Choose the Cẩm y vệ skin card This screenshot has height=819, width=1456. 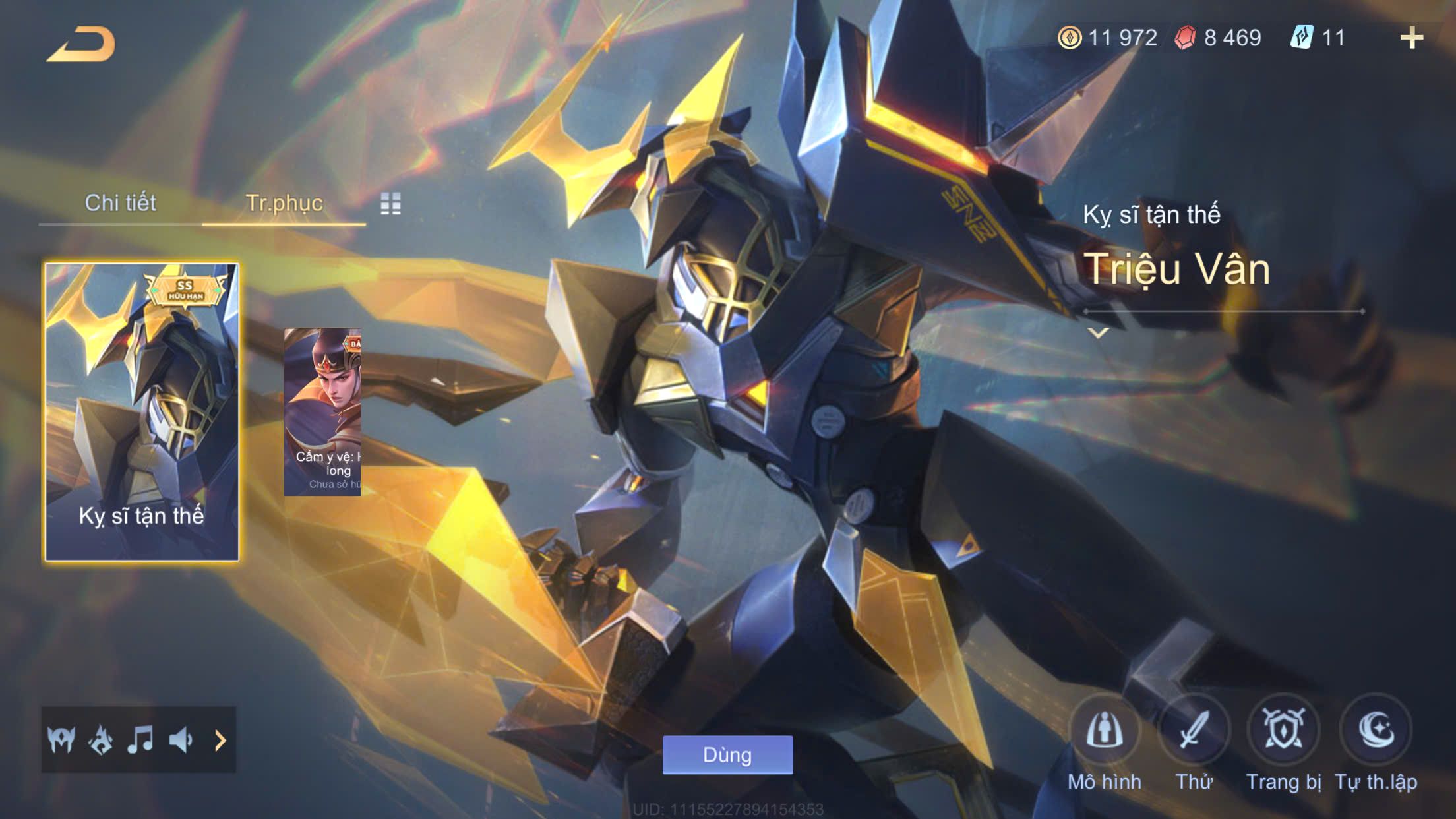pos(322,412)
